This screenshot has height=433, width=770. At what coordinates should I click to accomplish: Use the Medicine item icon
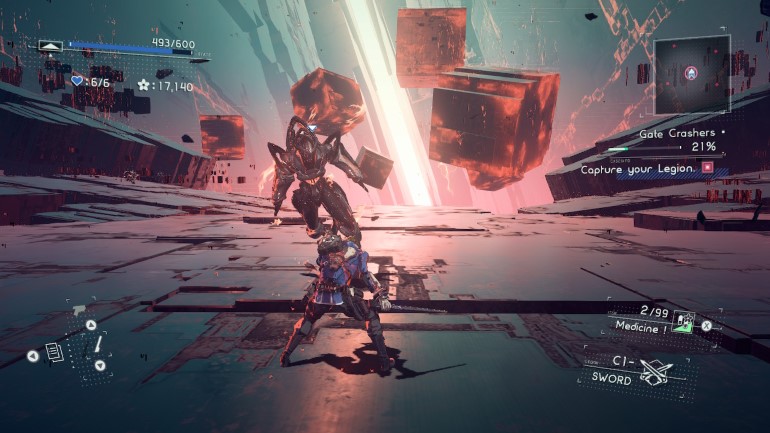point(685,323)
